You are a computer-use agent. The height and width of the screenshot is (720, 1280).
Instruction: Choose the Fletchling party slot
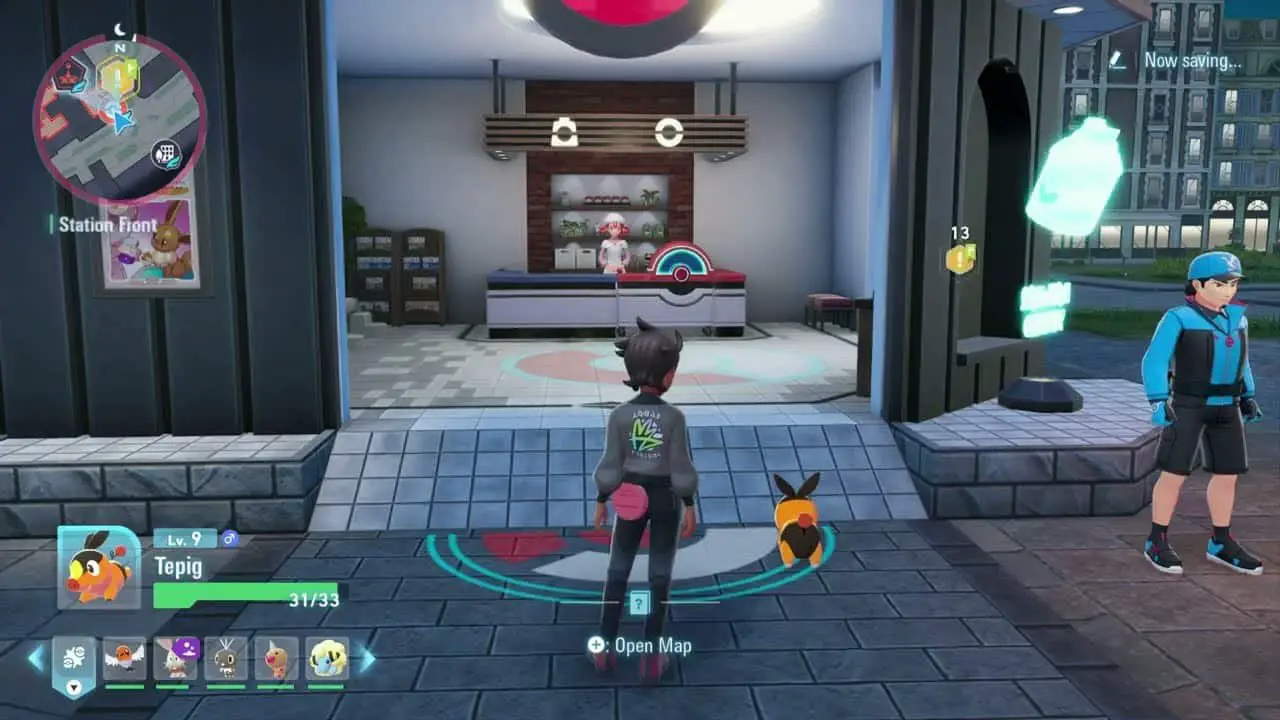[x=124, y=658]
